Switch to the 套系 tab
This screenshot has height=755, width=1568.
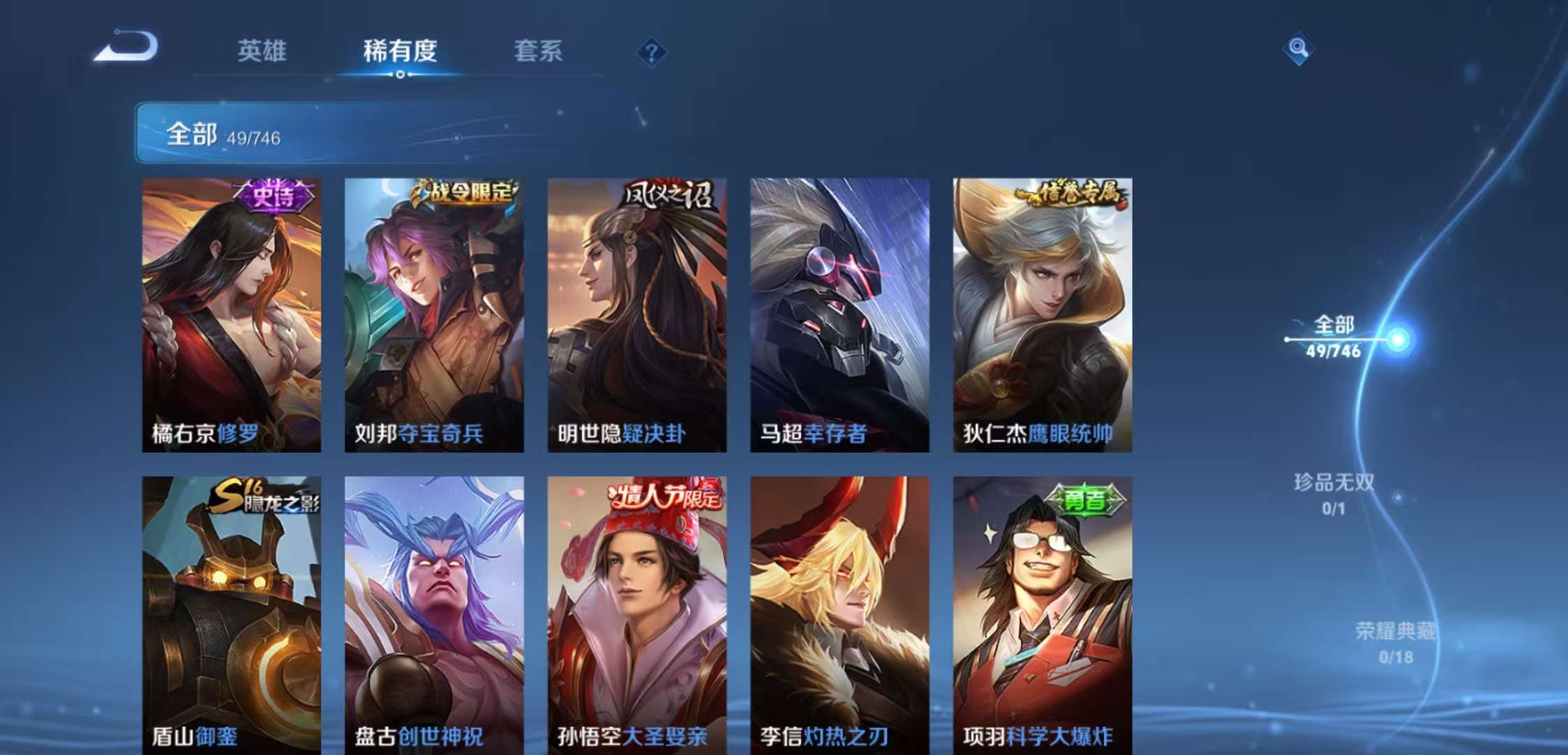click(x=538, y=50)
